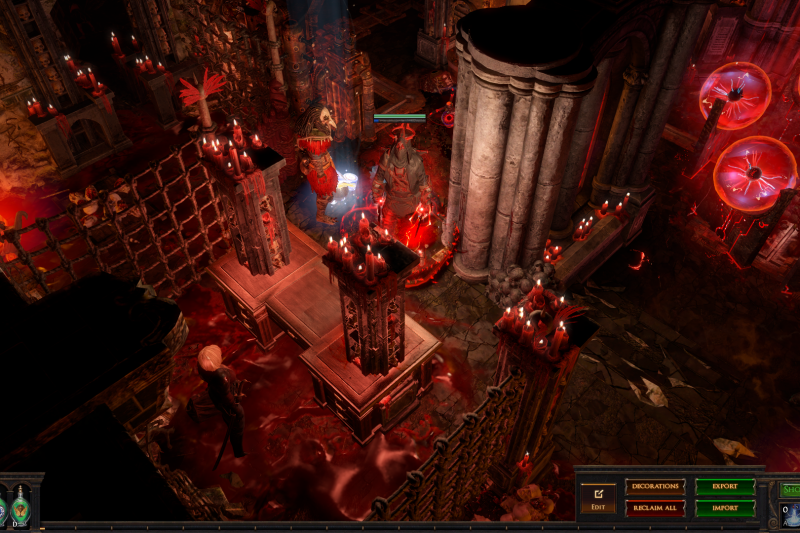Export the hideout layout
Viewport: 800px width, 533px height.
tap(725, 486)
